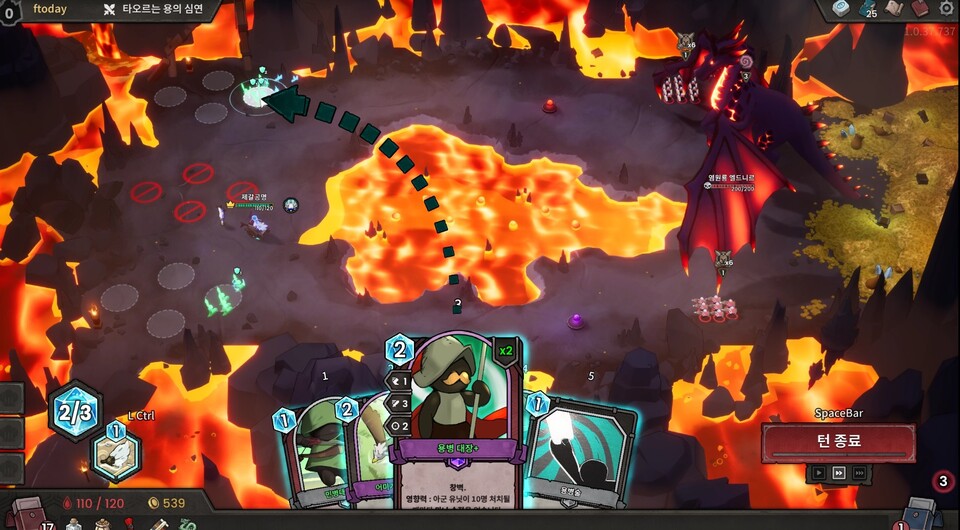
Task: Set battle speed to normal play
Action: [819, 473]
